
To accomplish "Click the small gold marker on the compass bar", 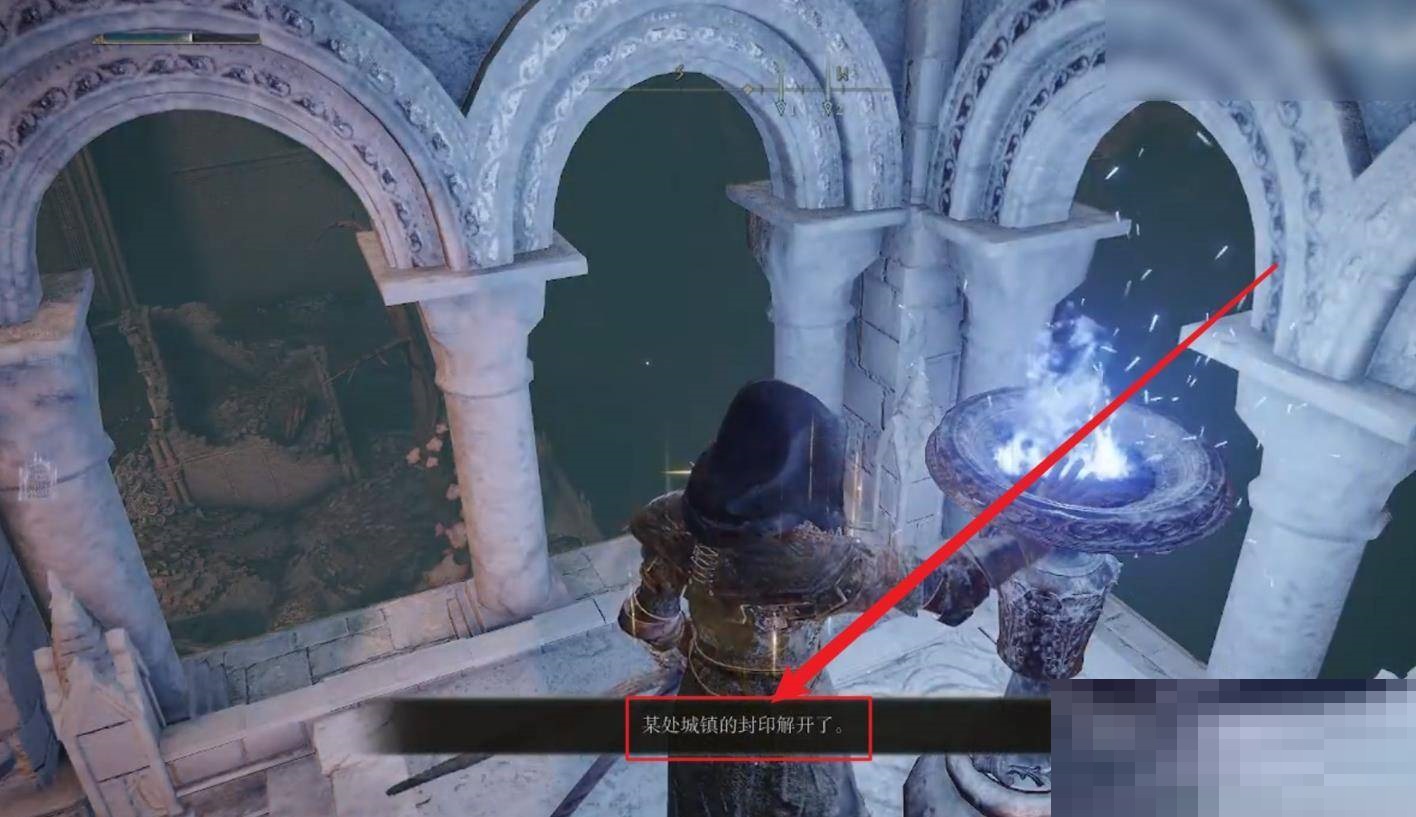I will click(x=749, y=88).
